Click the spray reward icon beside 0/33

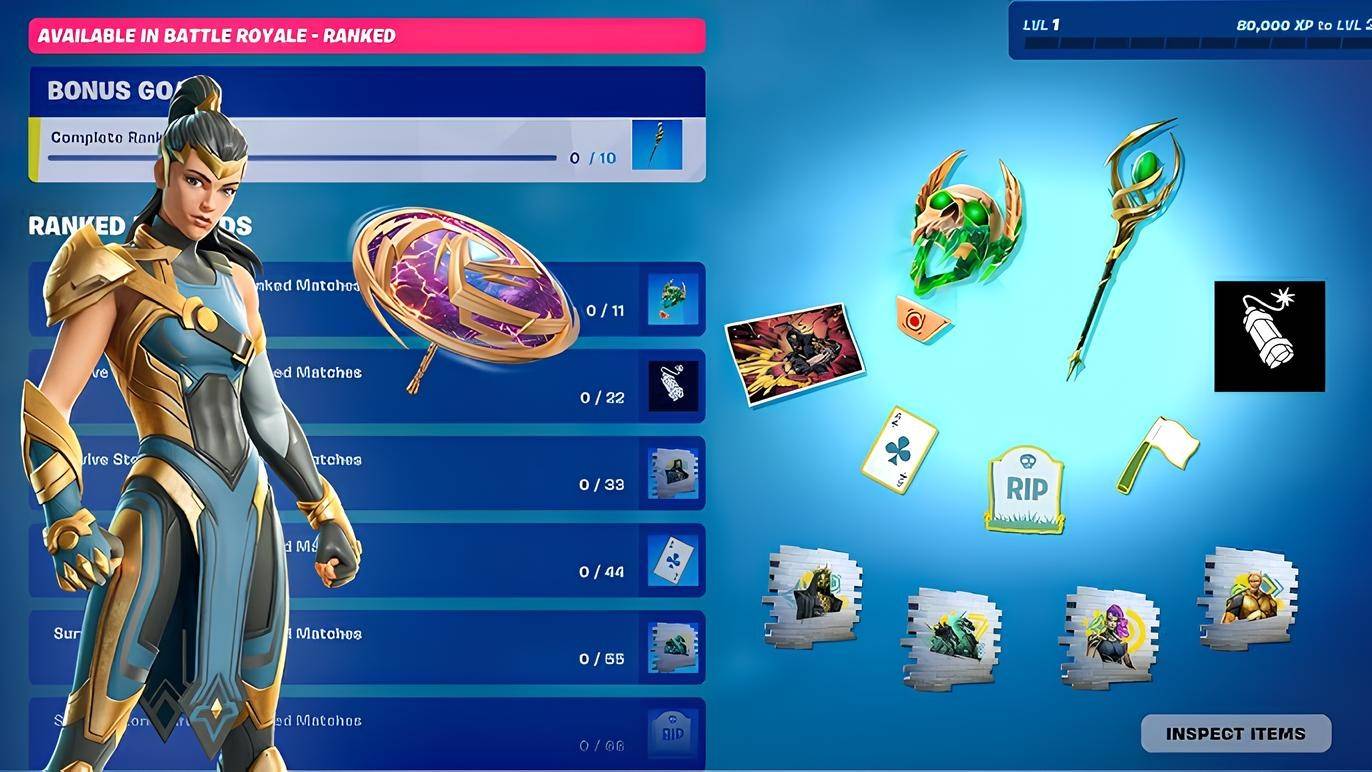pos(670,472)
